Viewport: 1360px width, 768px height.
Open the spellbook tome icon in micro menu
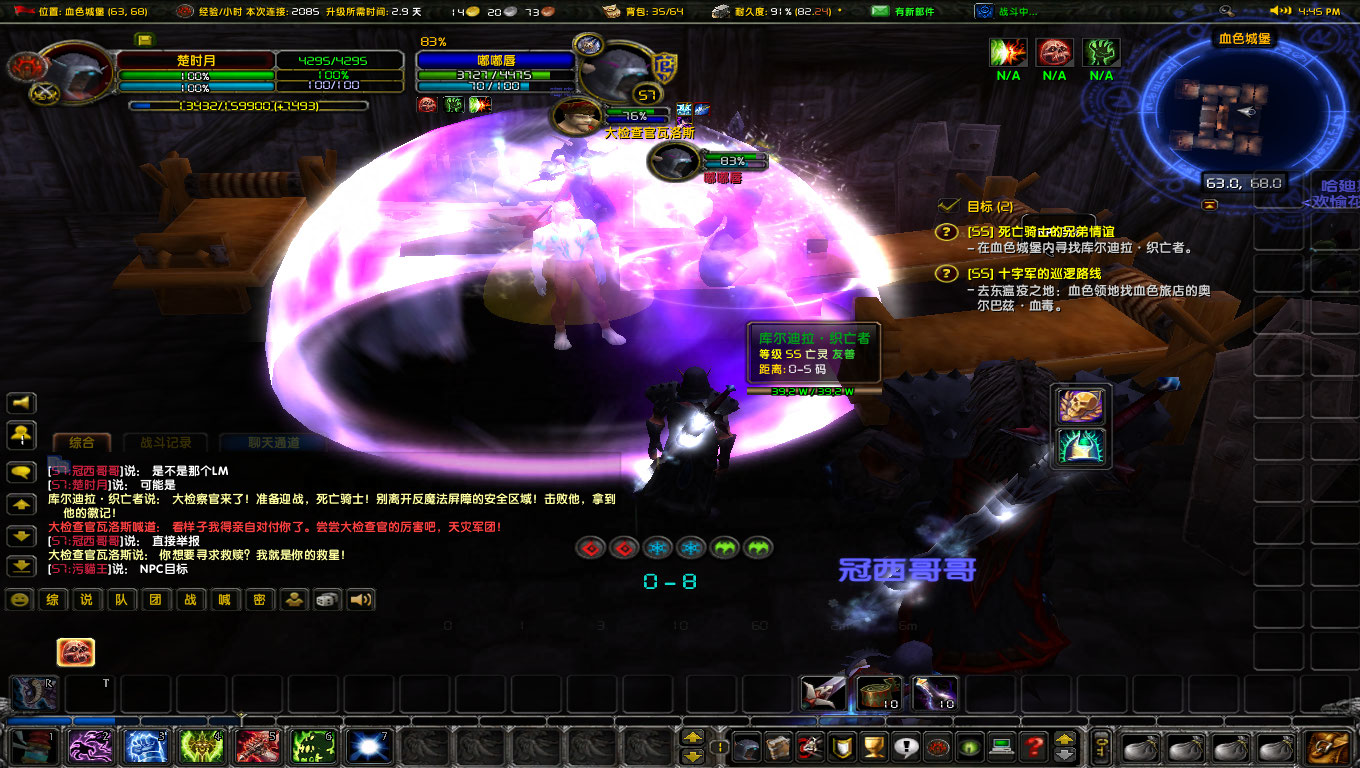[x=780, y=746]
